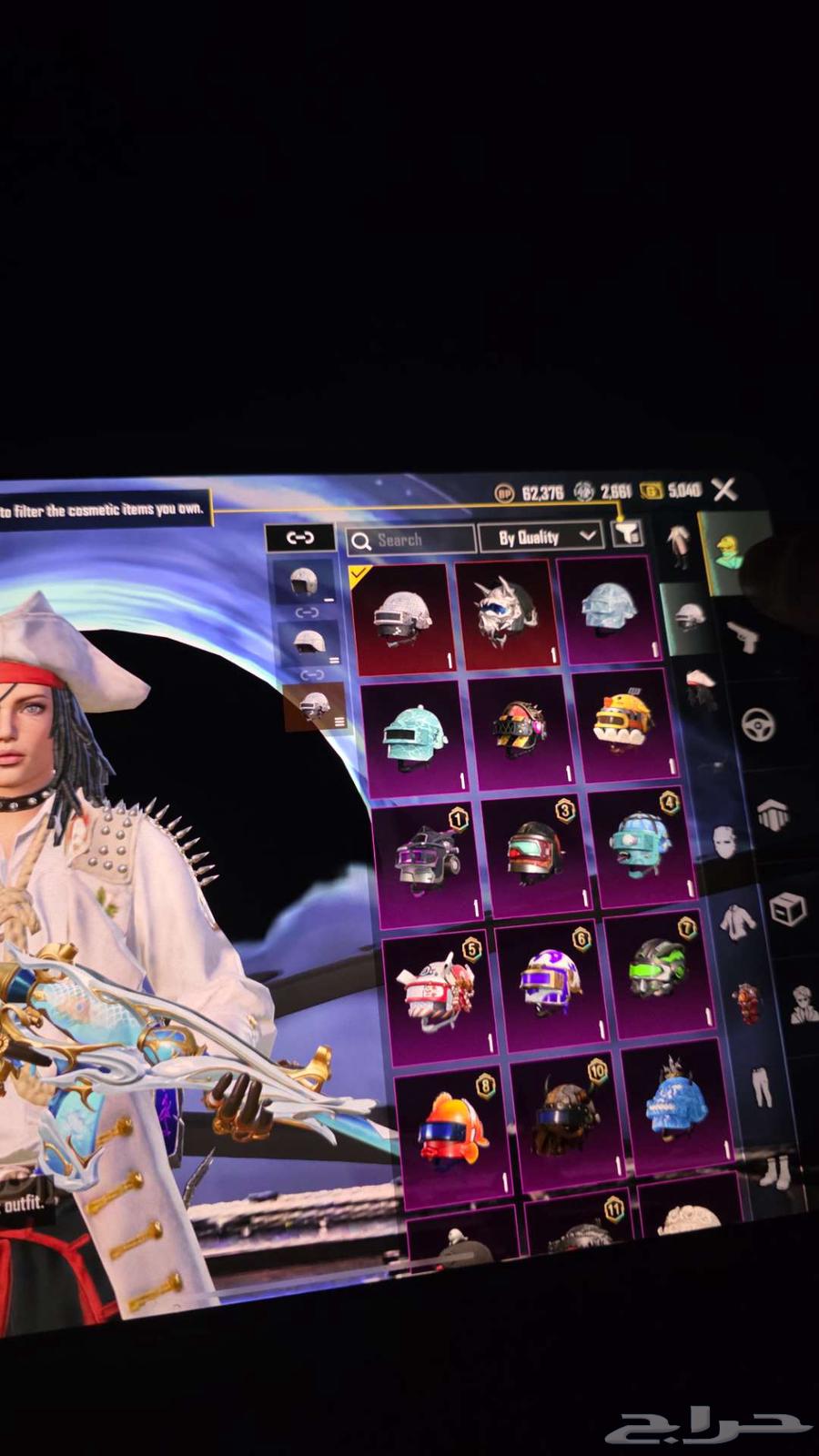Switch to the cardboard box category
The height and width of the screenshot is (1456, 819).
(787, 909)
